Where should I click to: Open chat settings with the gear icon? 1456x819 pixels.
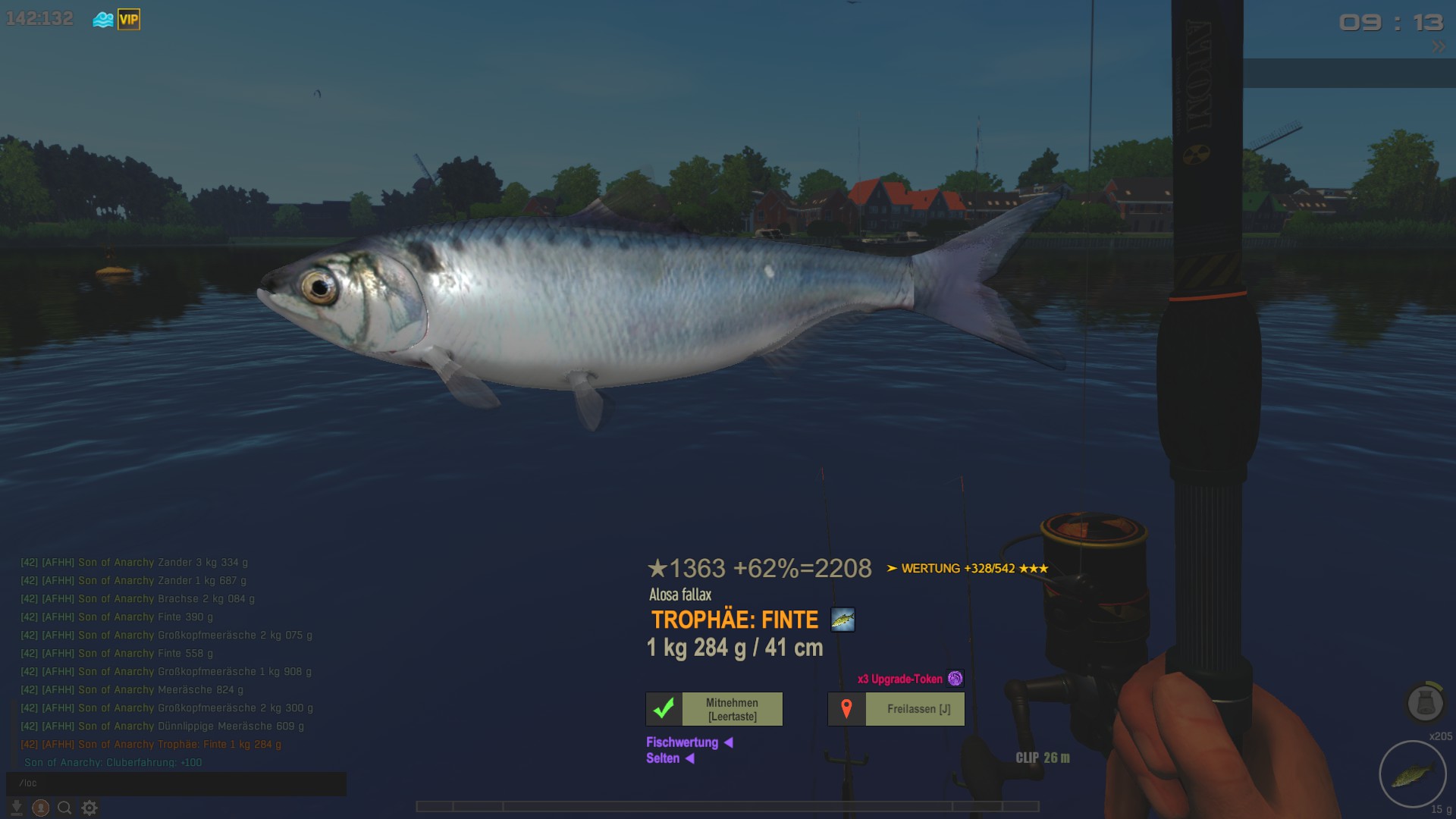(89, 808)
